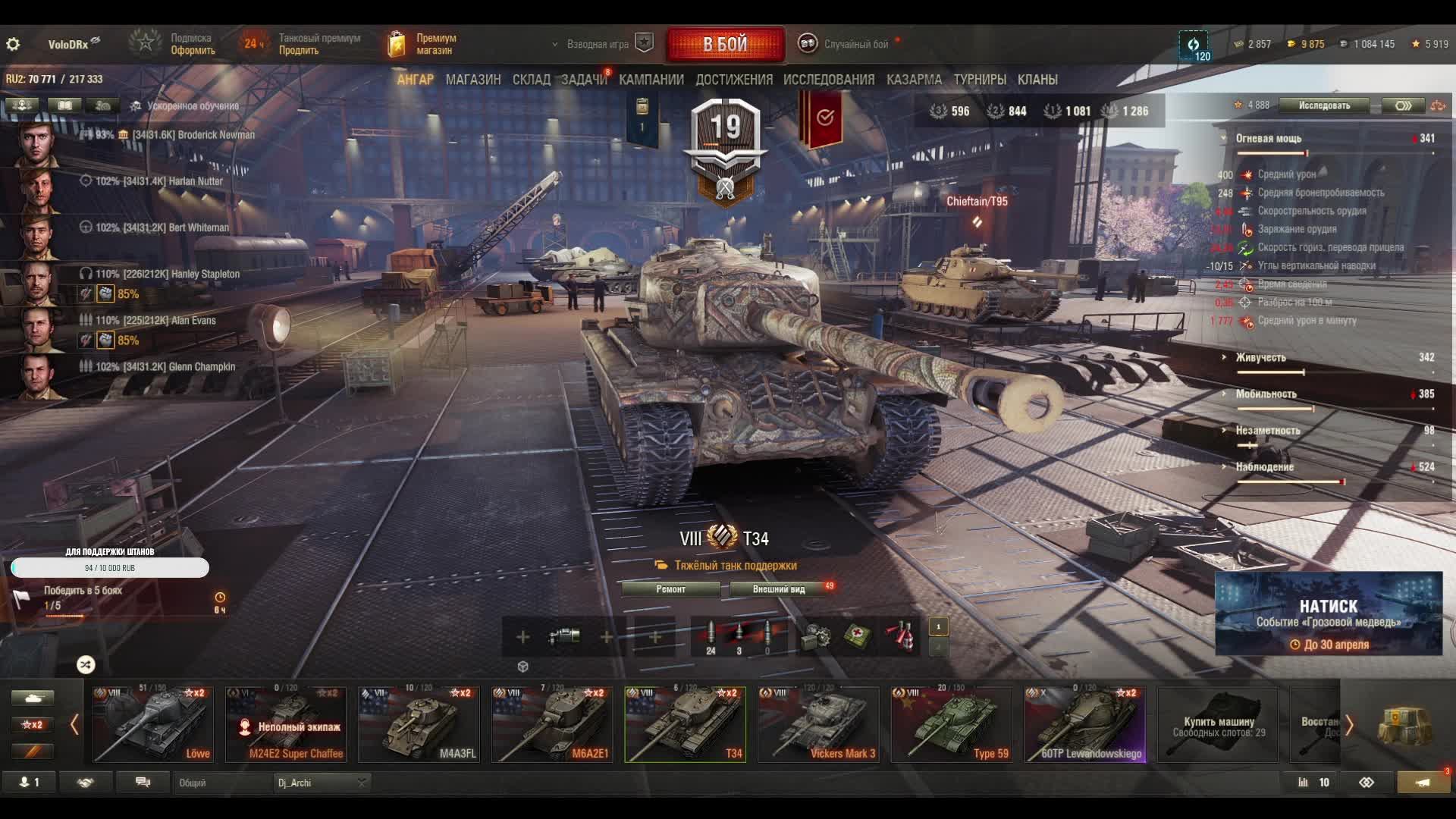Choose the Type 59 tank

pos(952,724)
